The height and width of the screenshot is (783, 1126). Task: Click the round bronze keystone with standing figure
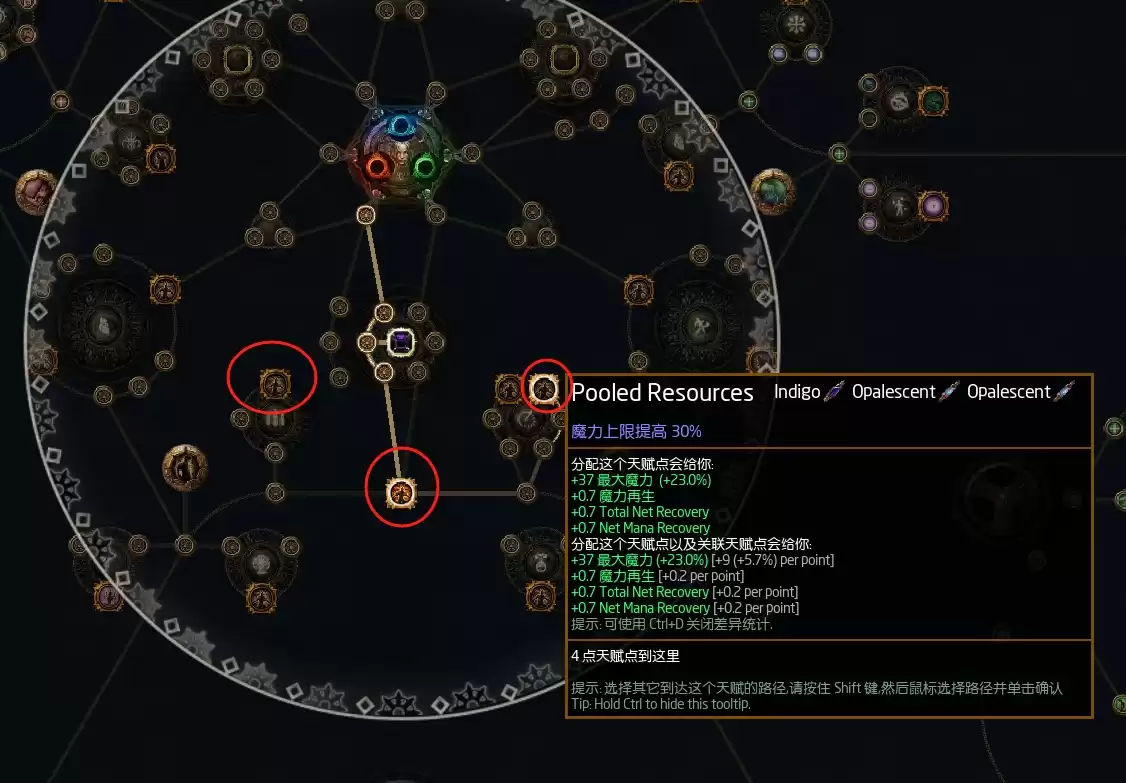(x=185, y=465)
